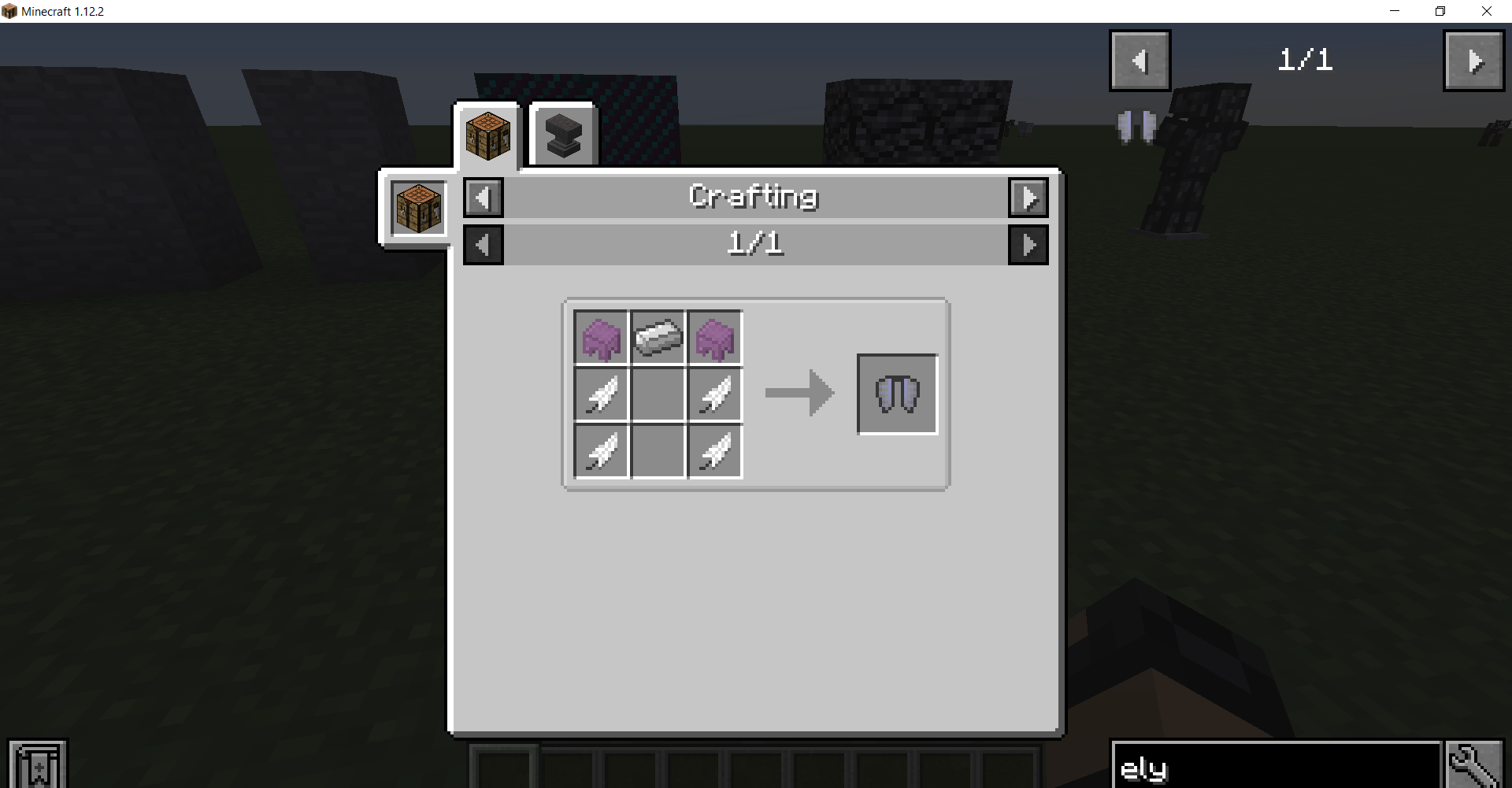Click the next page arrow in the top-right corner
The height and width of the screenshot is (788, 1512).
coord(1473,60)
